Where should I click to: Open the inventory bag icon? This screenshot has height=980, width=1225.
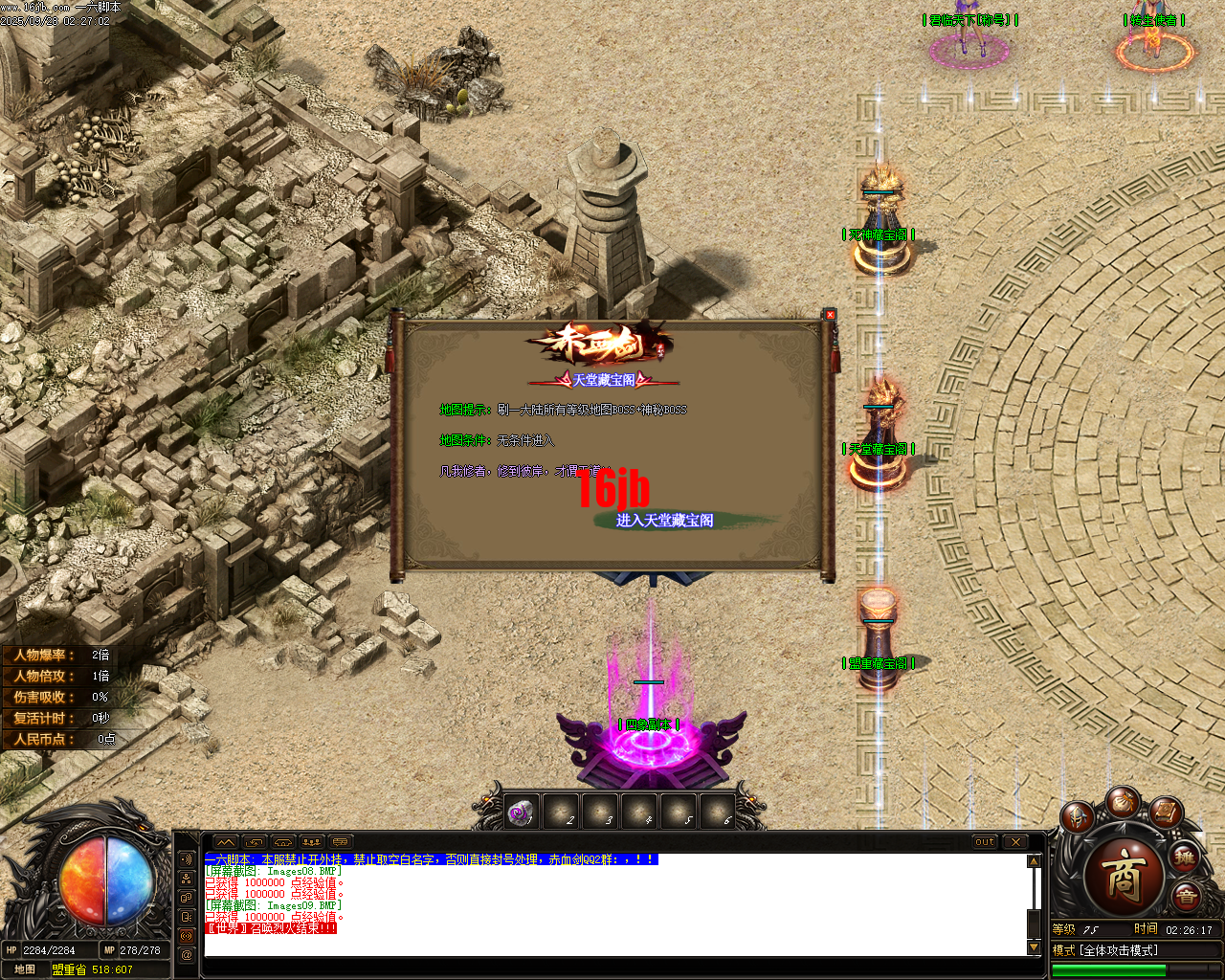coord(1125,803)
